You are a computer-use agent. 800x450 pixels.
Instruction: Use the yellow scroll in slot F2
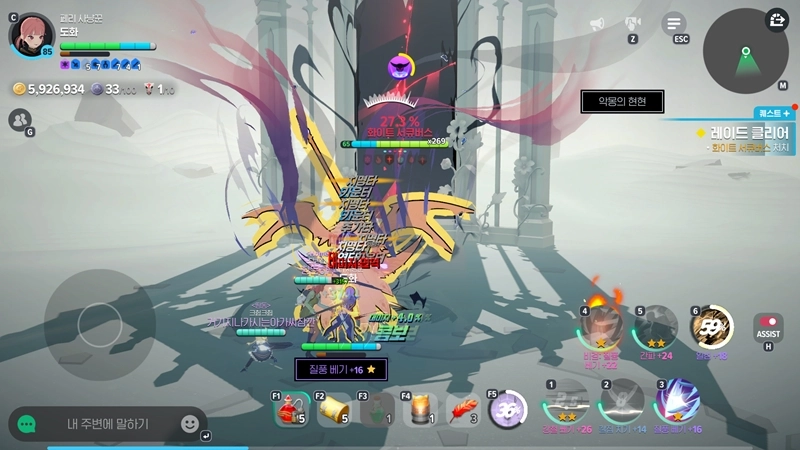pos(333,409)
